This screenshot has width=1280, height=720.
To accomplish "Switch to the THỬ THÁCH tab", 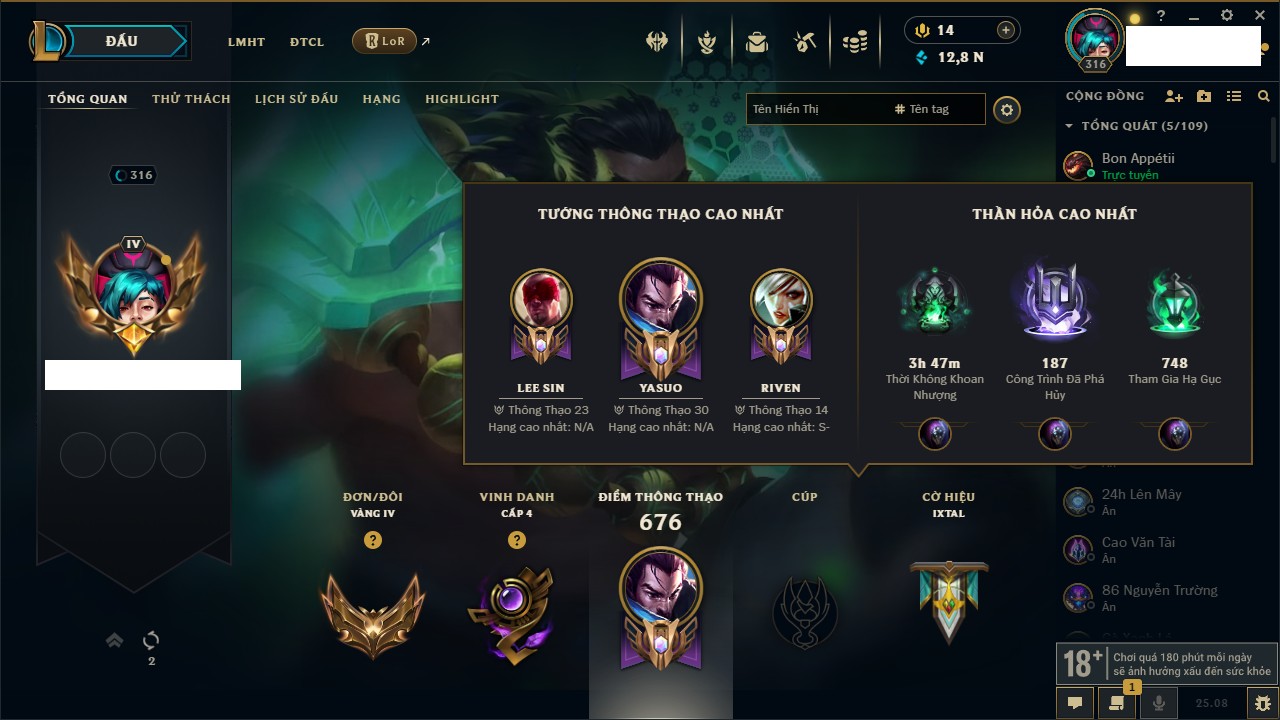I will coord(191,99).
